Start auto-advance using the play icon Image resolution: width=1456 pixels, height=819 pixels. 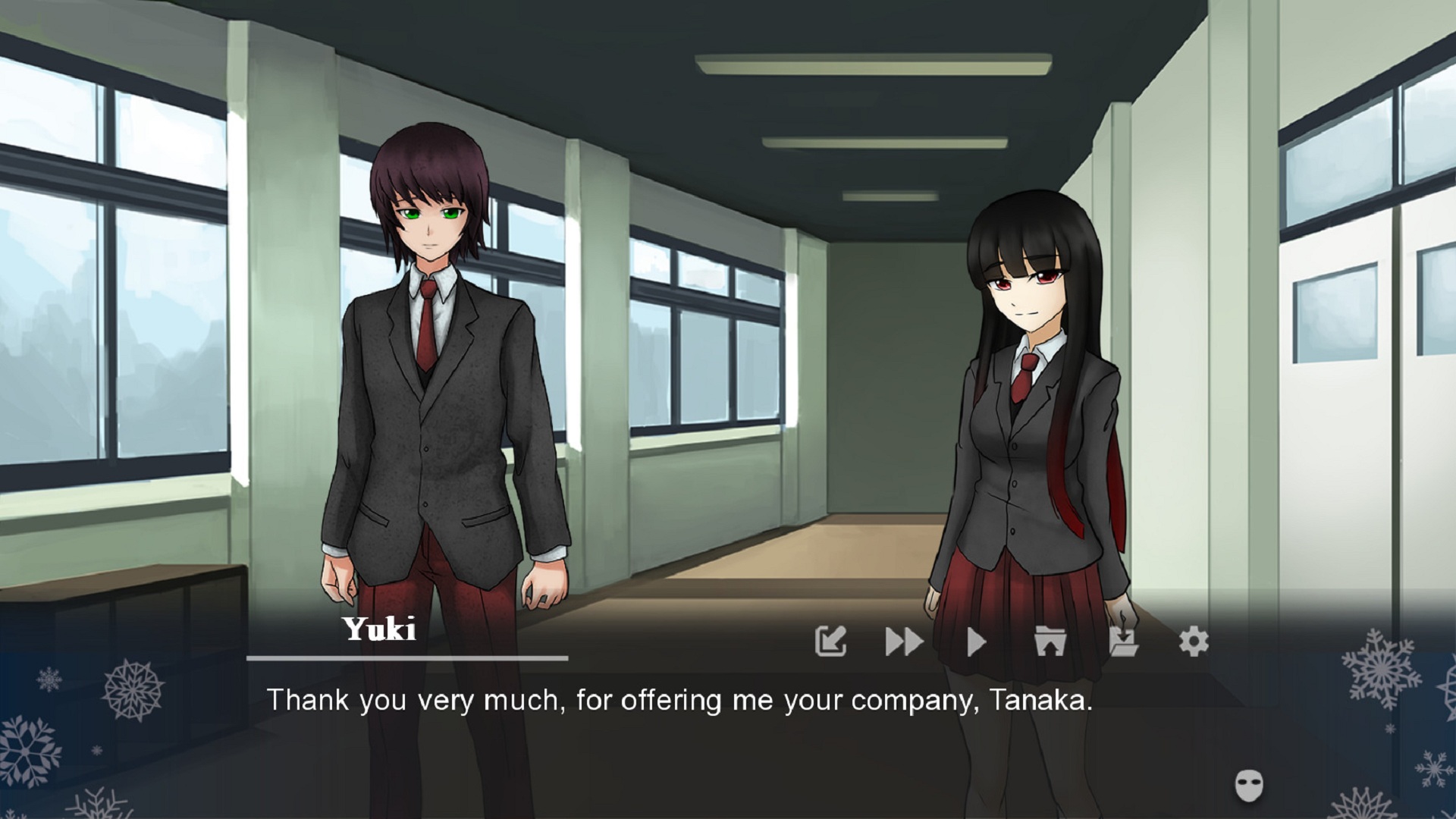point(975,641)
